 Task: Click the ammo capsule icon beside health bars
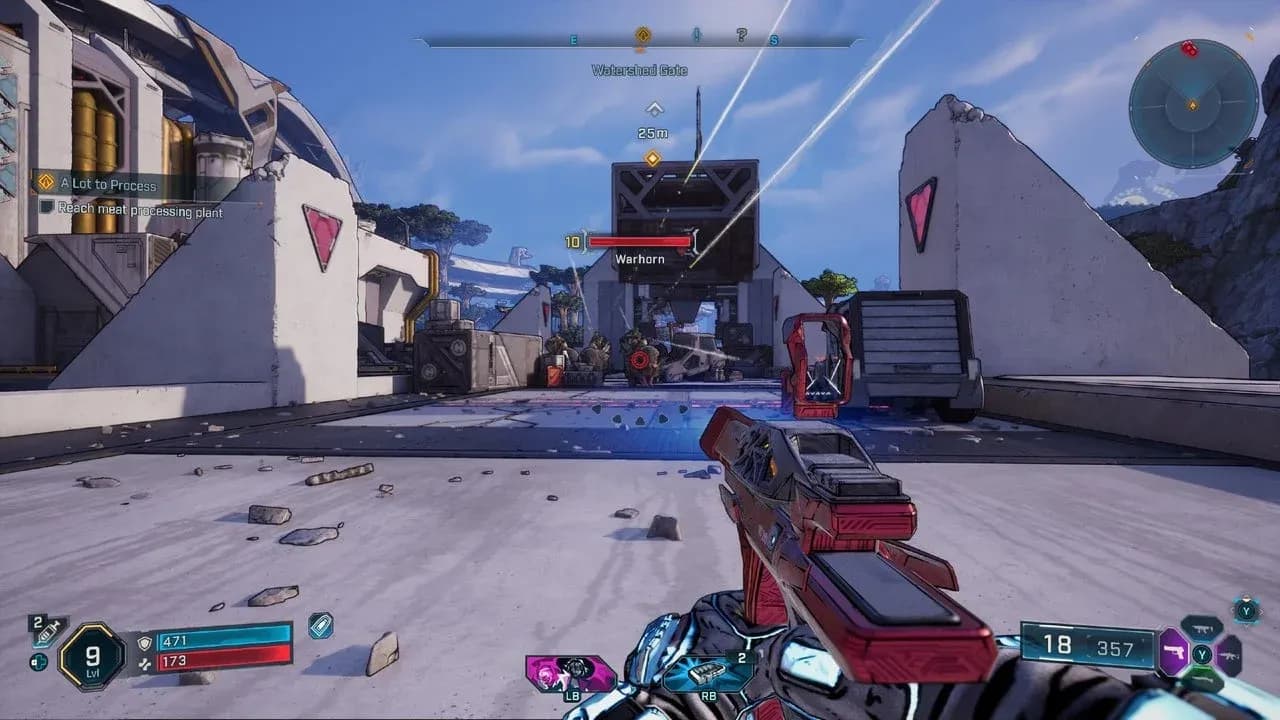321,625
